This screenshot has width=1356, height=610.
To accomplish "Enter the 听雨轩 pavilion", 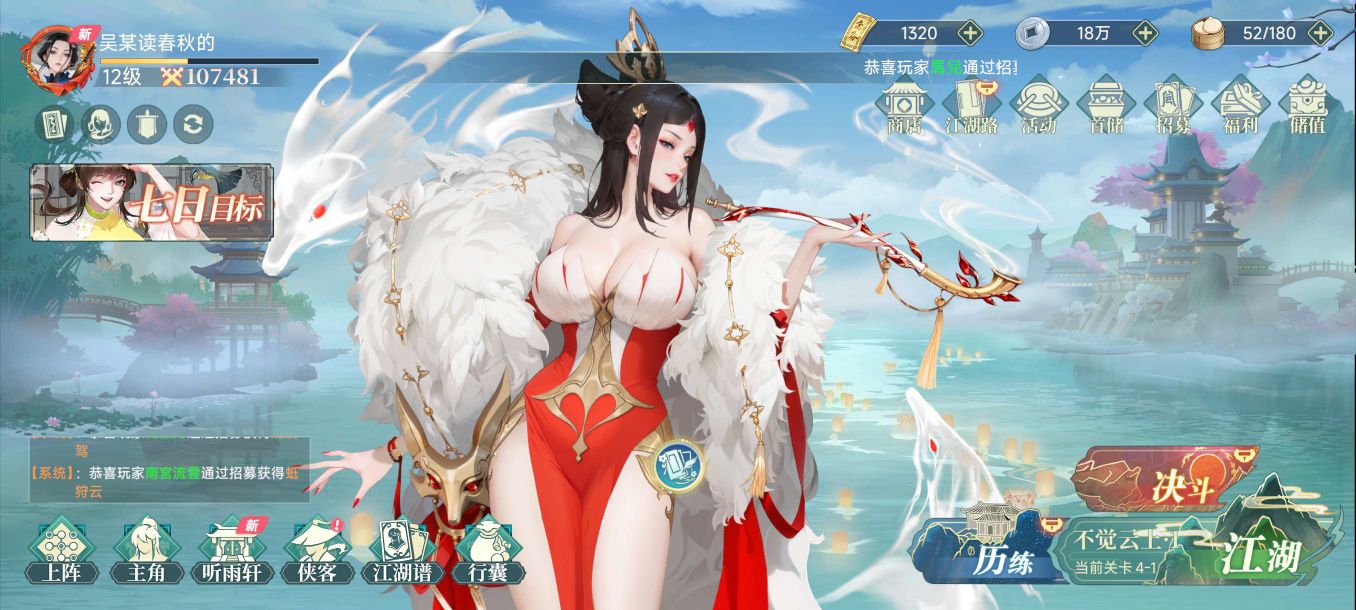I will point(232,550).
